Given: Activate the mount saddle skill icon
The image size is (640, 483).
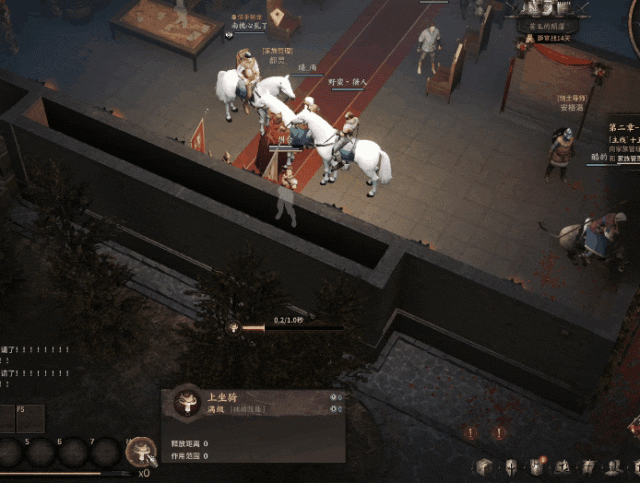Looking at the screenshot, I should (x=141, y=452).
